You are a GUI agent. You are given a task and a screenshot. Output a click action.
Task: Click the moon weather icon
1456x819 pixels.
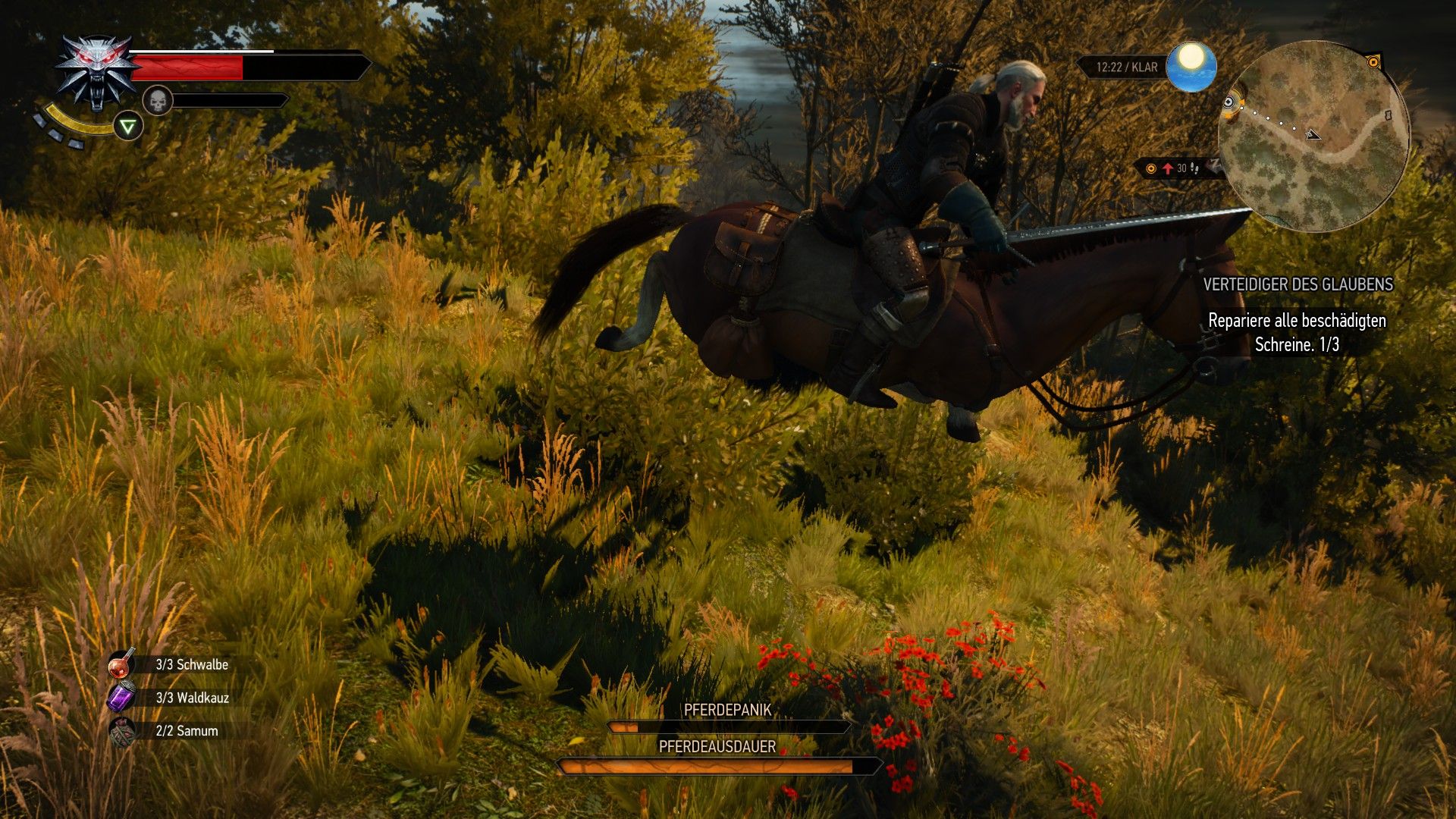pos(1193,67)
